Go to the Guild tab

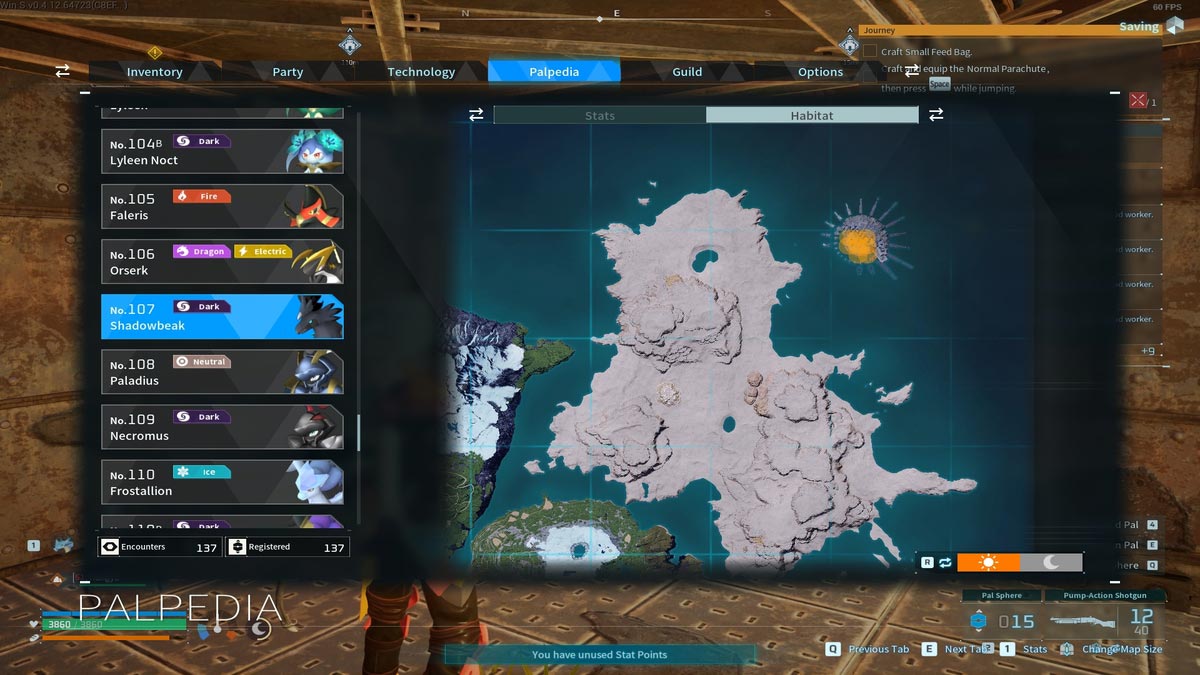(x=687, y=72)
